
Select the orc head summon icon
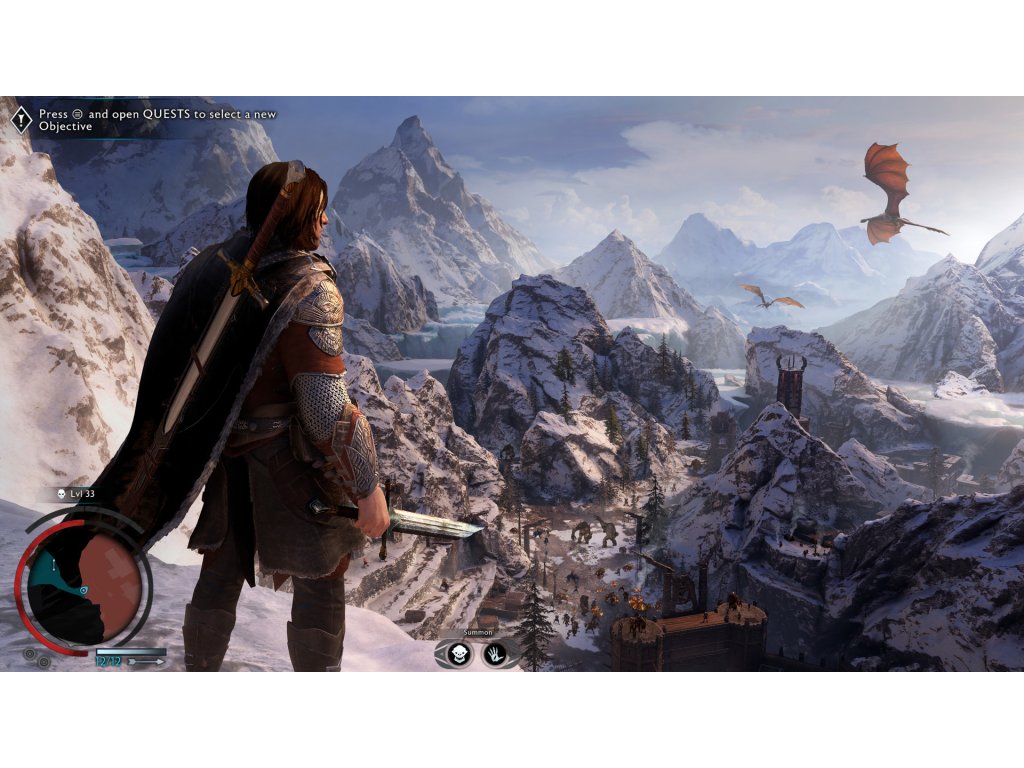click(460, 654)
